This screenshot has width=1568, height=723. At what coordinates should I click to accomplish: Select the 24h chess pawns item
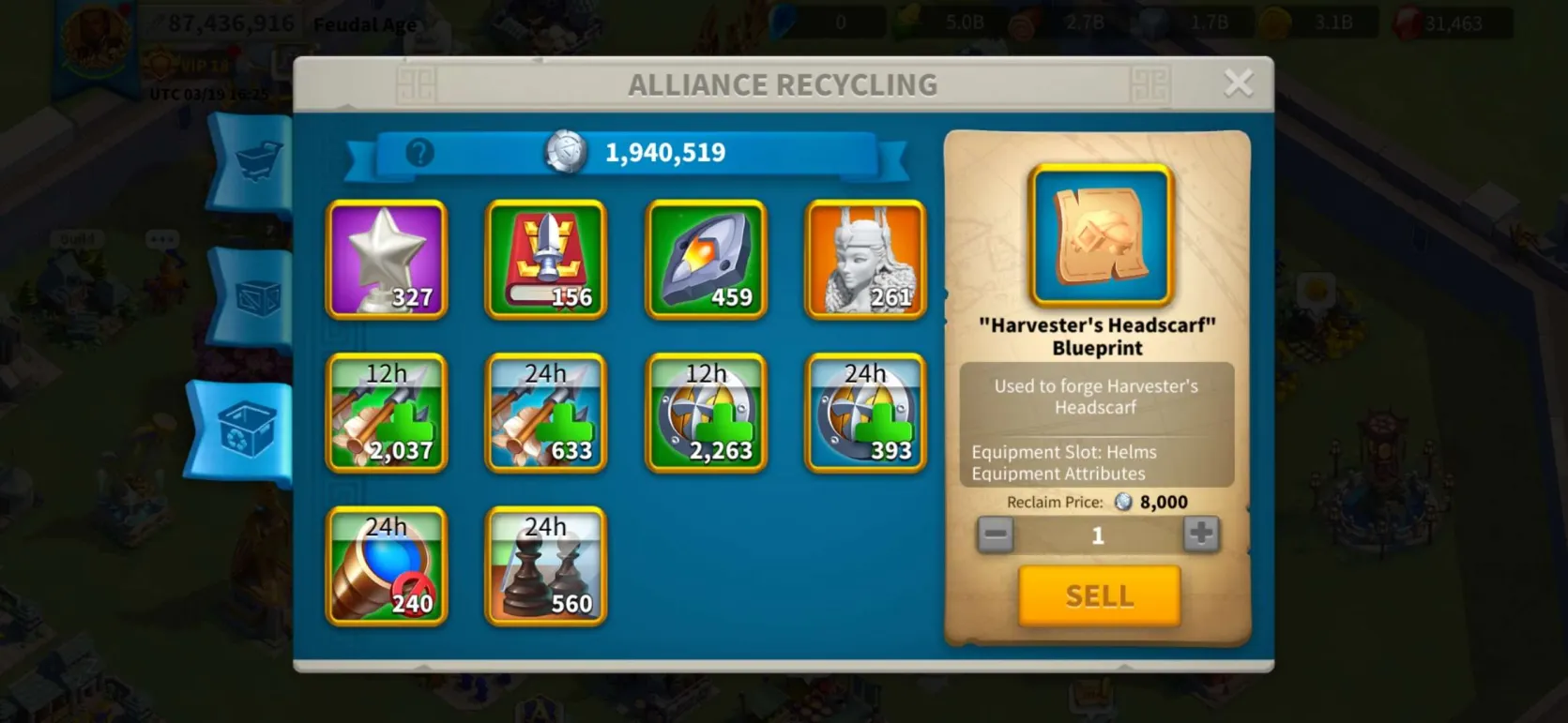click(x=546, y=566)
